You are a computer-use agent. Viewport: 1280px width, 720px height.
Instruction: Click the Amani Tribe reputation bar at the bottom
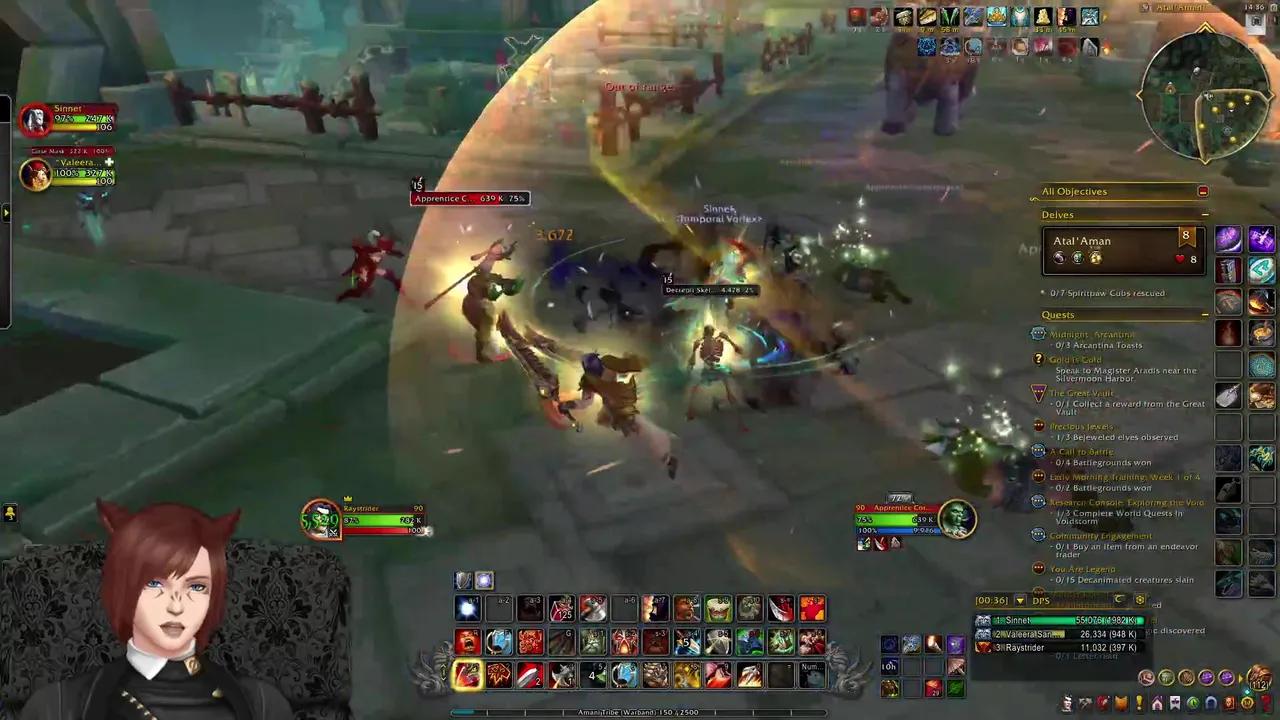(640, 712)
